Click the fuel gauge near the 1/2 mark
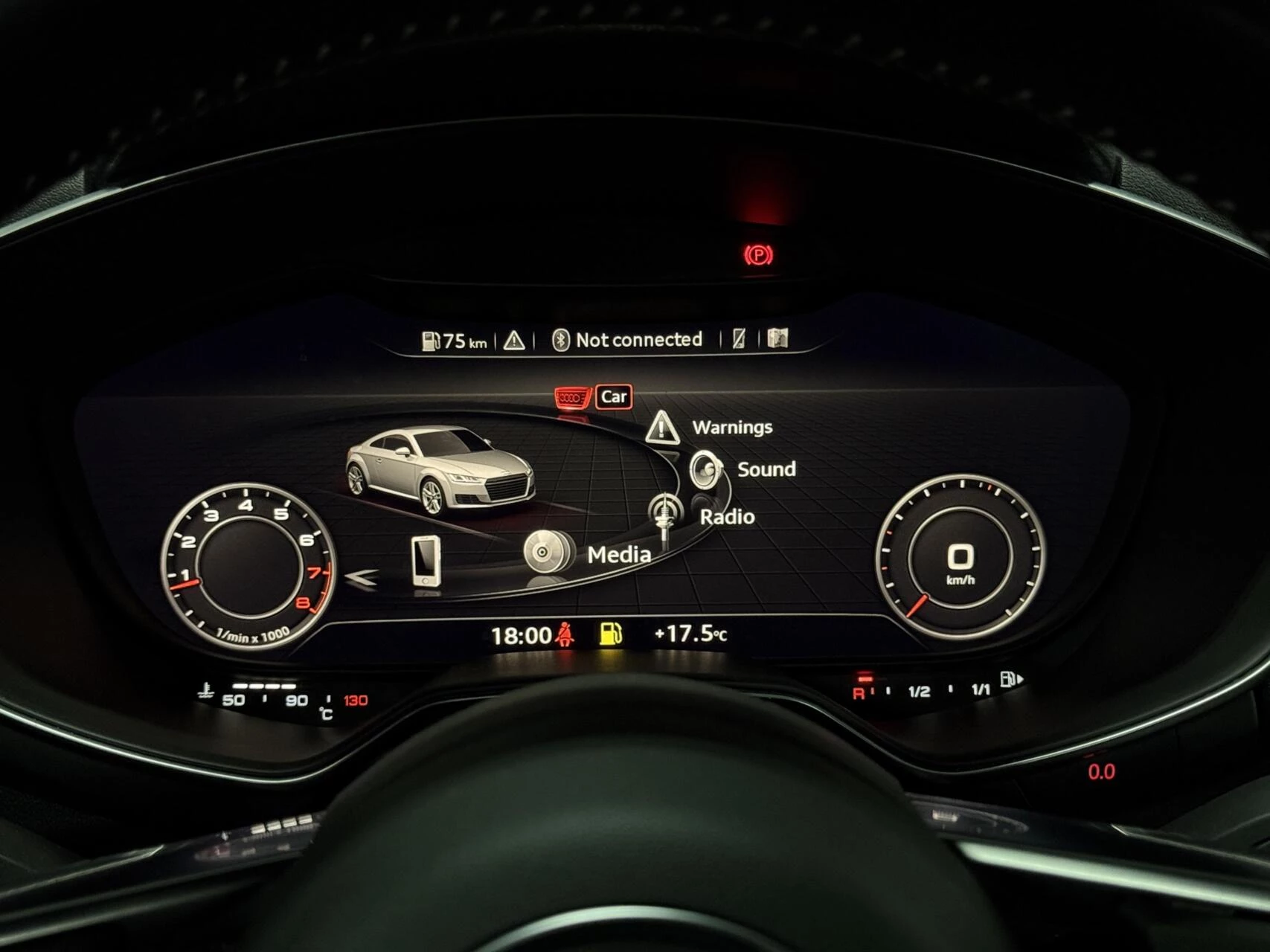Screen dimensions: 1270x952 920,689
